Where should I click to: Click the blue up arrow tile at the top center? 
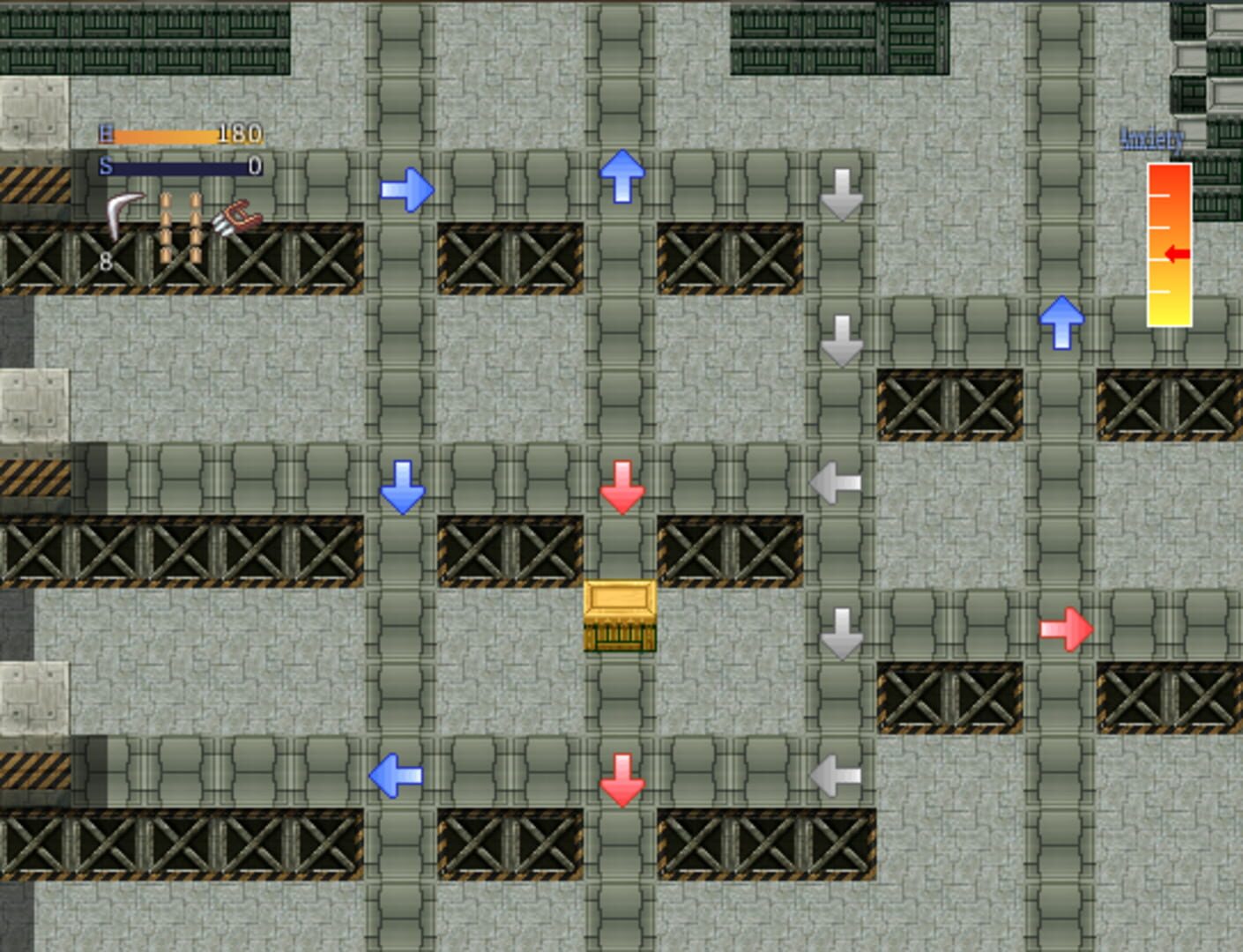tap(622, 175)
